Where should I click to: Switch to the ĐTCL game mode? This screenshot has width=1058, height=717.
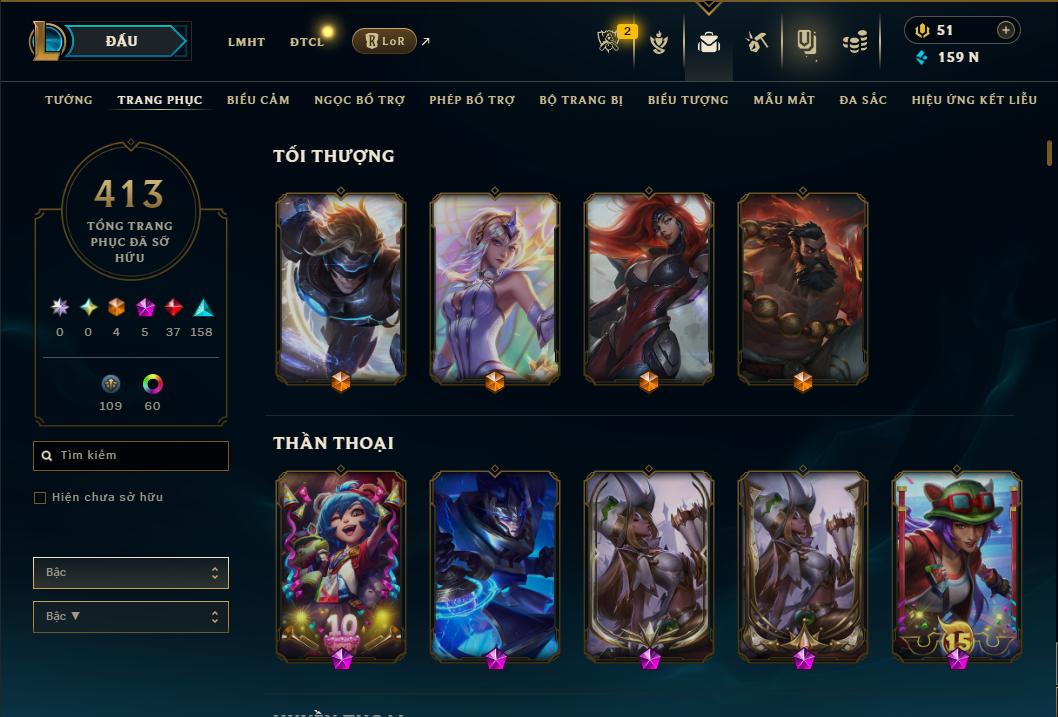coord(307,42)
